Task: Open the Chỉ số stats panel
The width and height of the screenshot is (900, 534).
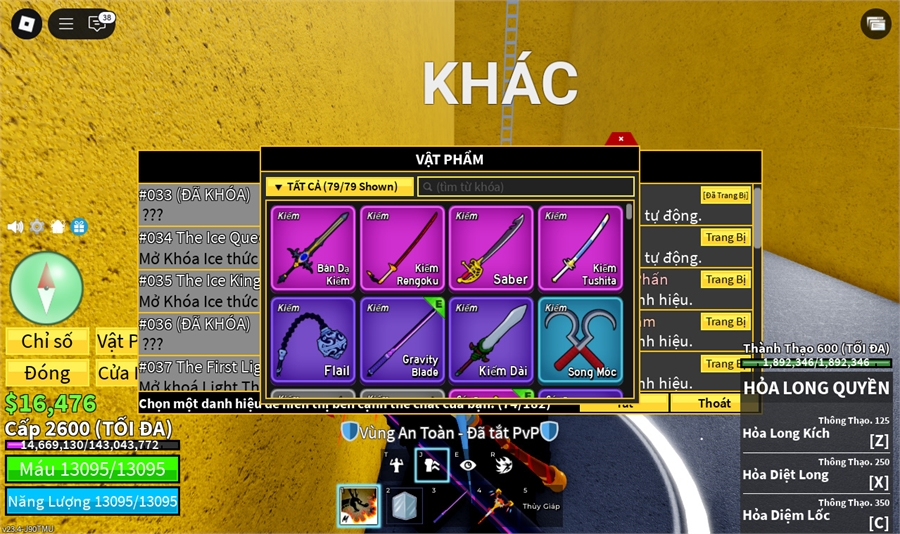Action: click(47, 341)
